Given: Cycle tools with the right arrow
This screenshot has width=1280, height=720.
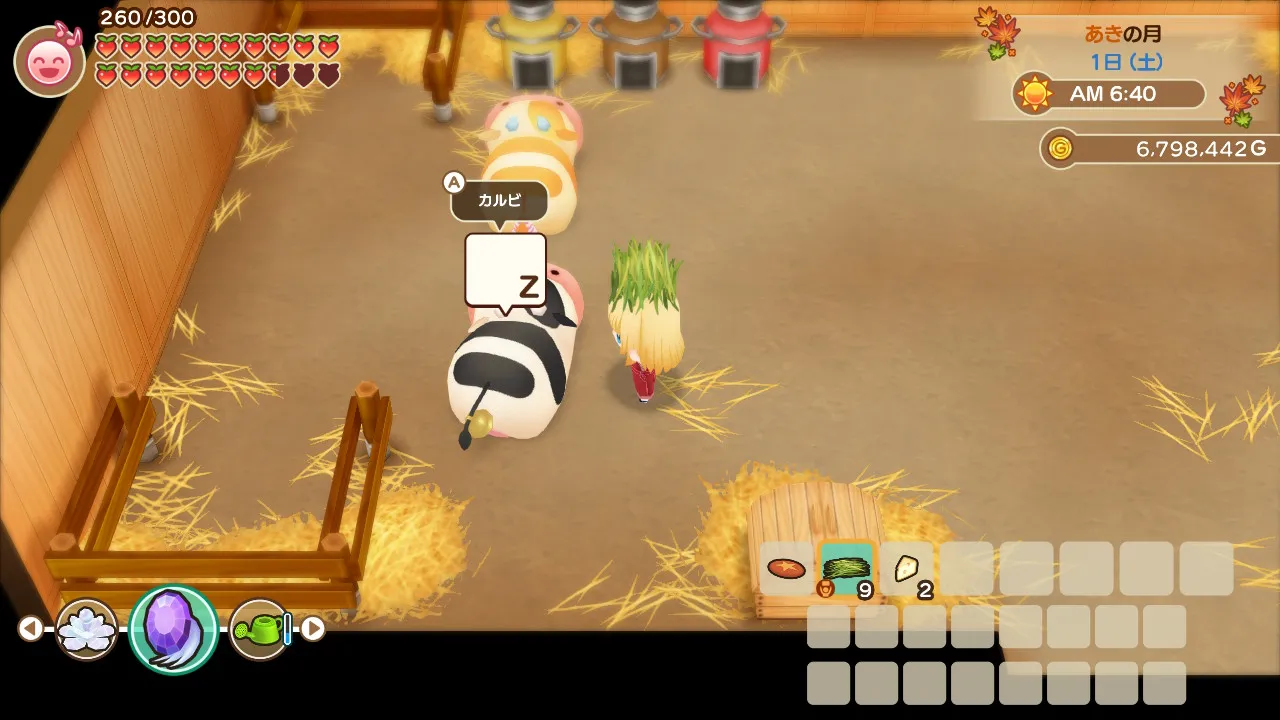Looking at the screenshot, I should click(313, 628).
